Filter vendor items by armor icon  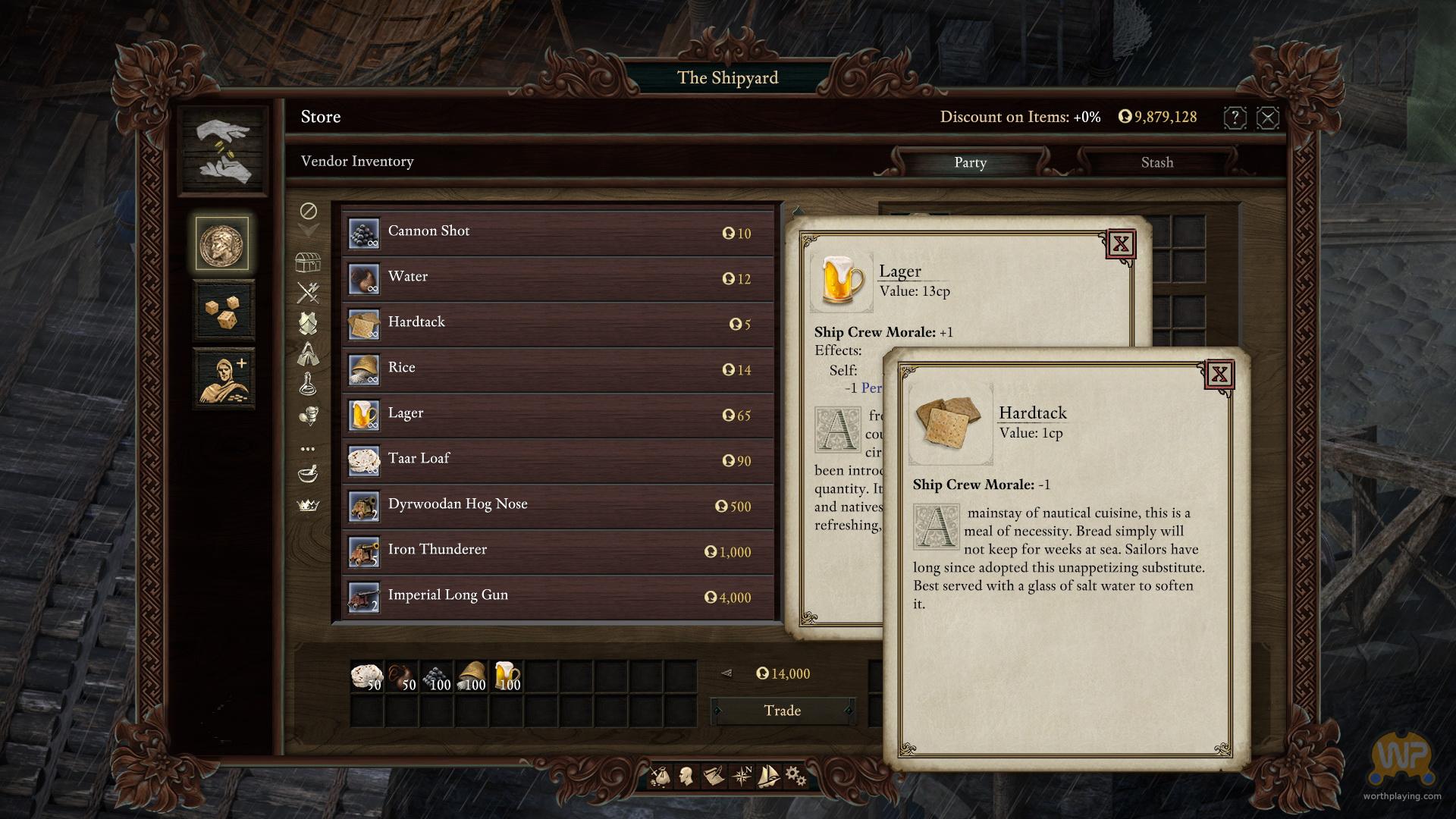click(x=308, y=323)
